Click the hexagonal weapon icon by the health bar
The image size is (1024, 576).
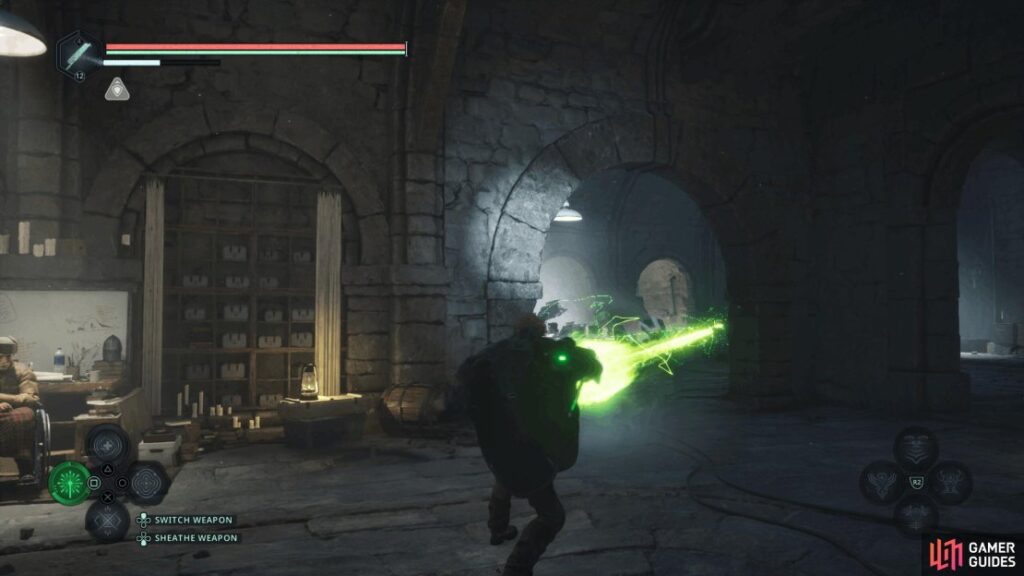coord(76,54)
